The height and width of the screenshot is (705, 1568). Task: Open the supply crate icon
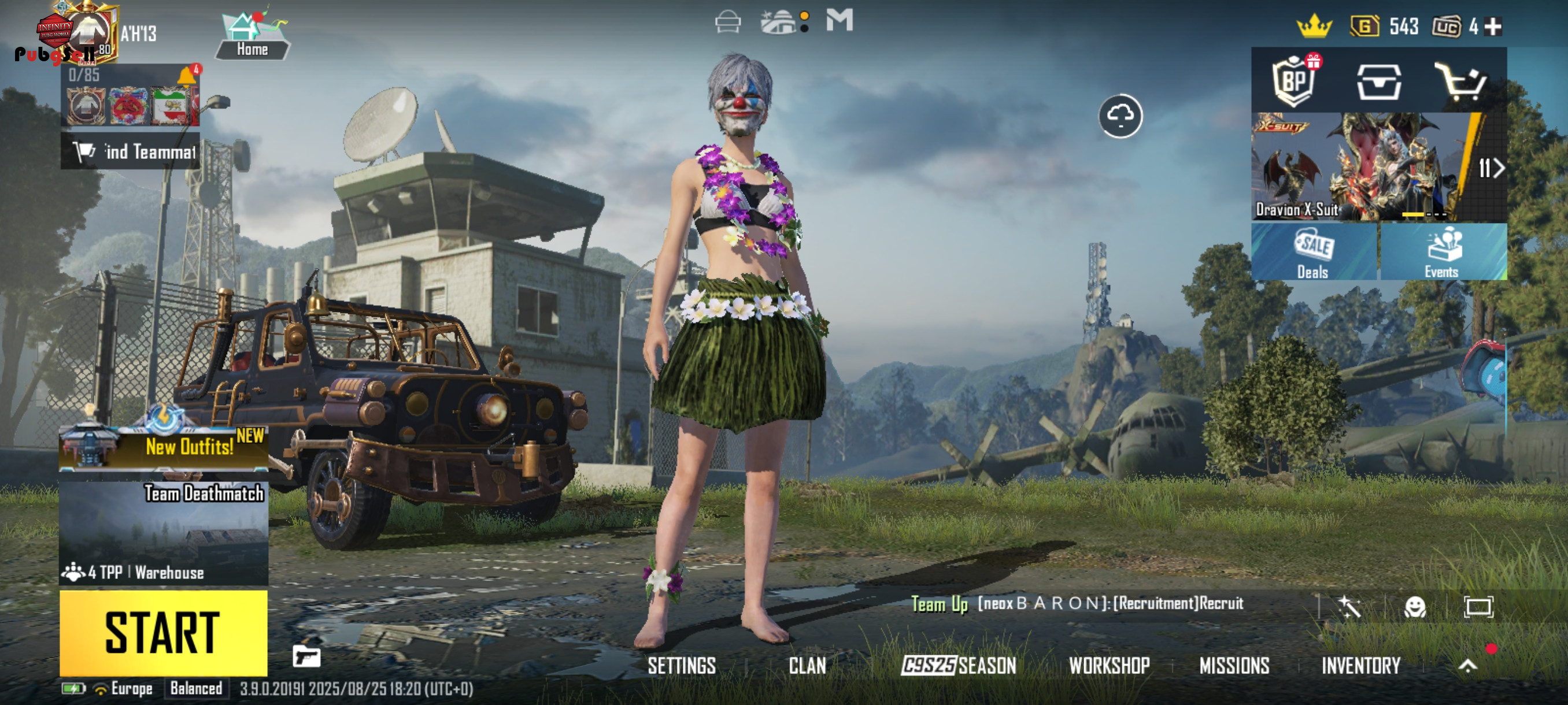1379,82
